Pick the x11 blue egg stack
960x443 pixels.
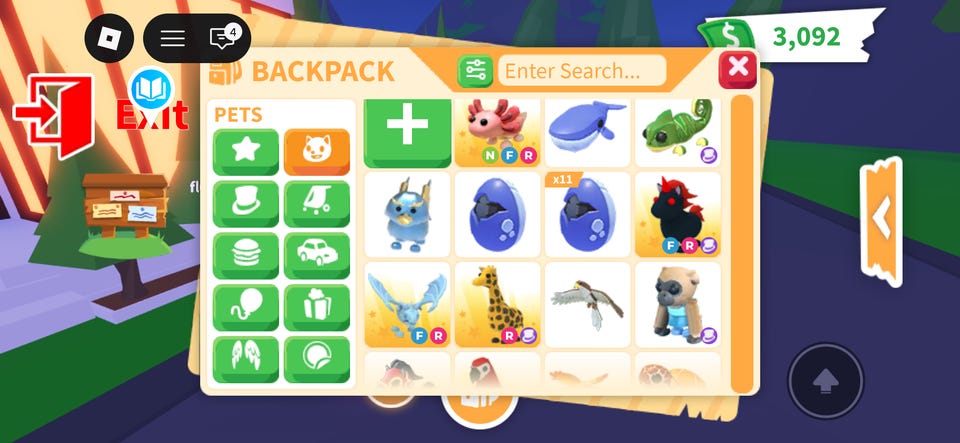tap(587, 214)
